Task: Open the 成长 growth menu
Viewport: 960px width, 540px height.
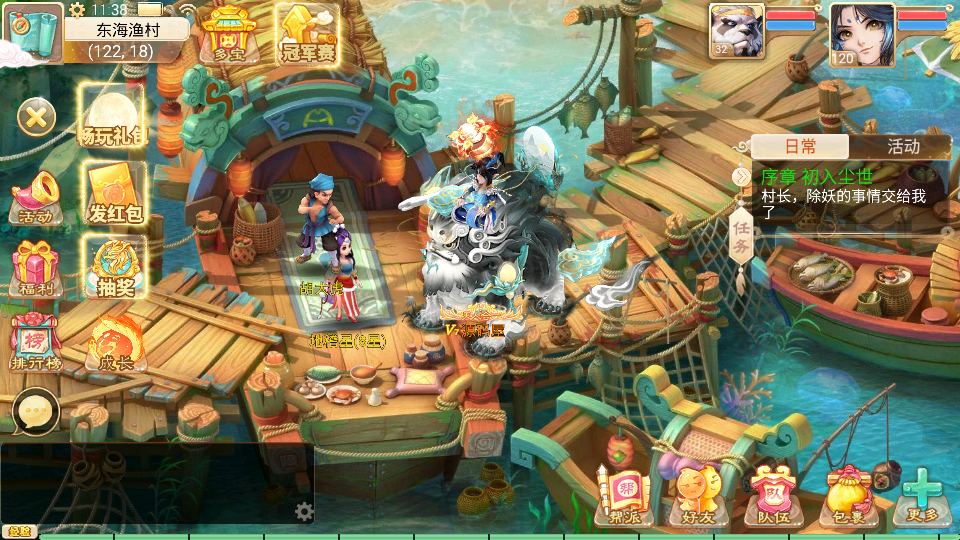Action: [x=113, y=343]
